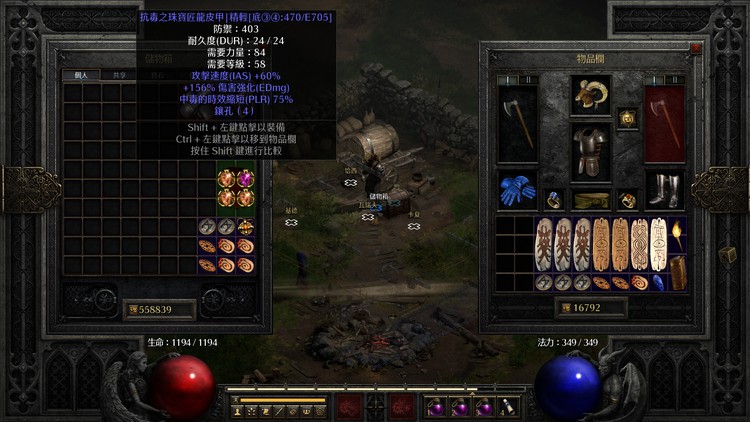Select the blue gem in inventory
750x422 pixels.
pos(659,282)
